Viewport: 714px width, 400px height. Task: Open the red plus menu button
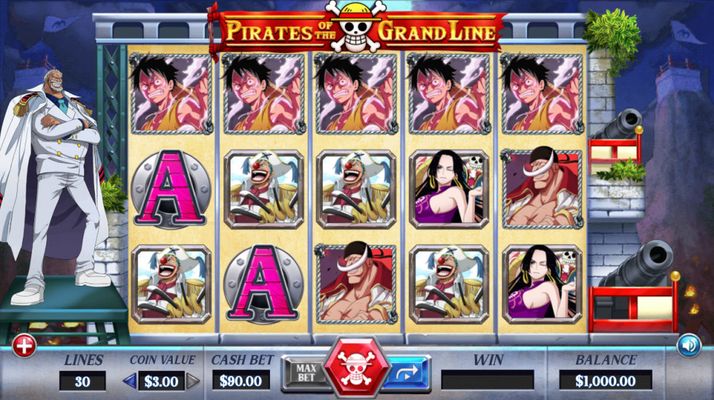pyautogui.click(x=24, y=347)
